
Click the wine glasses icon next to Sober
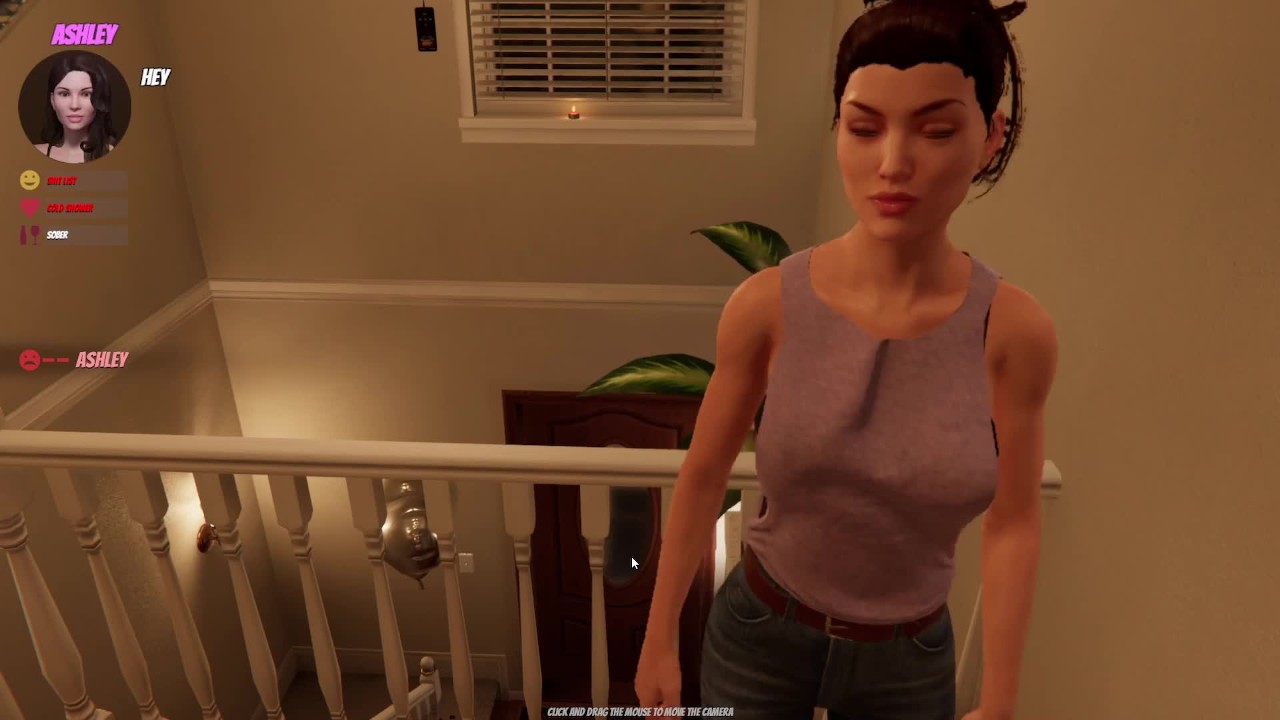[29, 234]
